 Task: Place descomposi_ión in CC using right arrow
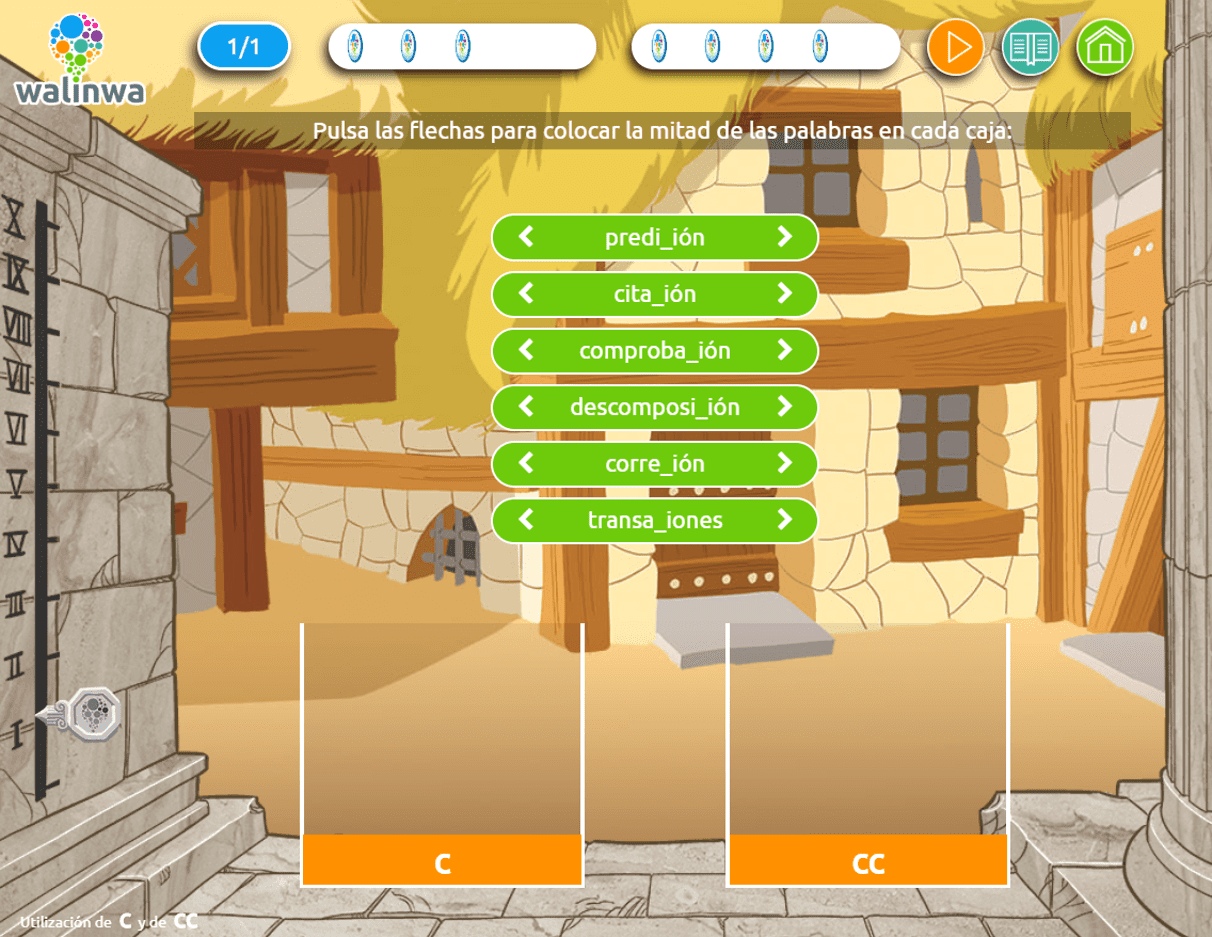(x=784, y=407)
